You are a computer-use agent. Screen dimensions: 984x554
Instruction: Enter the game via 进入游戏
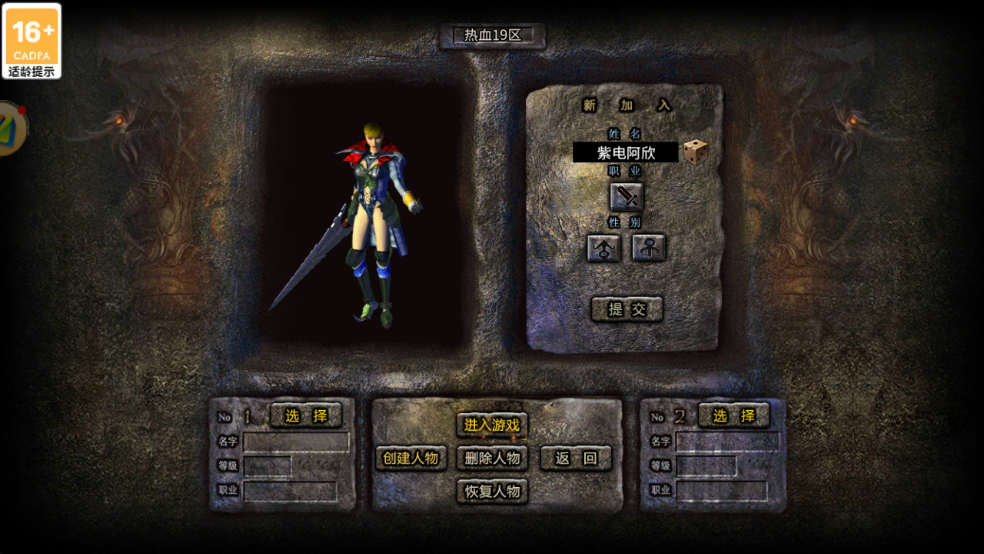coord(492,425)
